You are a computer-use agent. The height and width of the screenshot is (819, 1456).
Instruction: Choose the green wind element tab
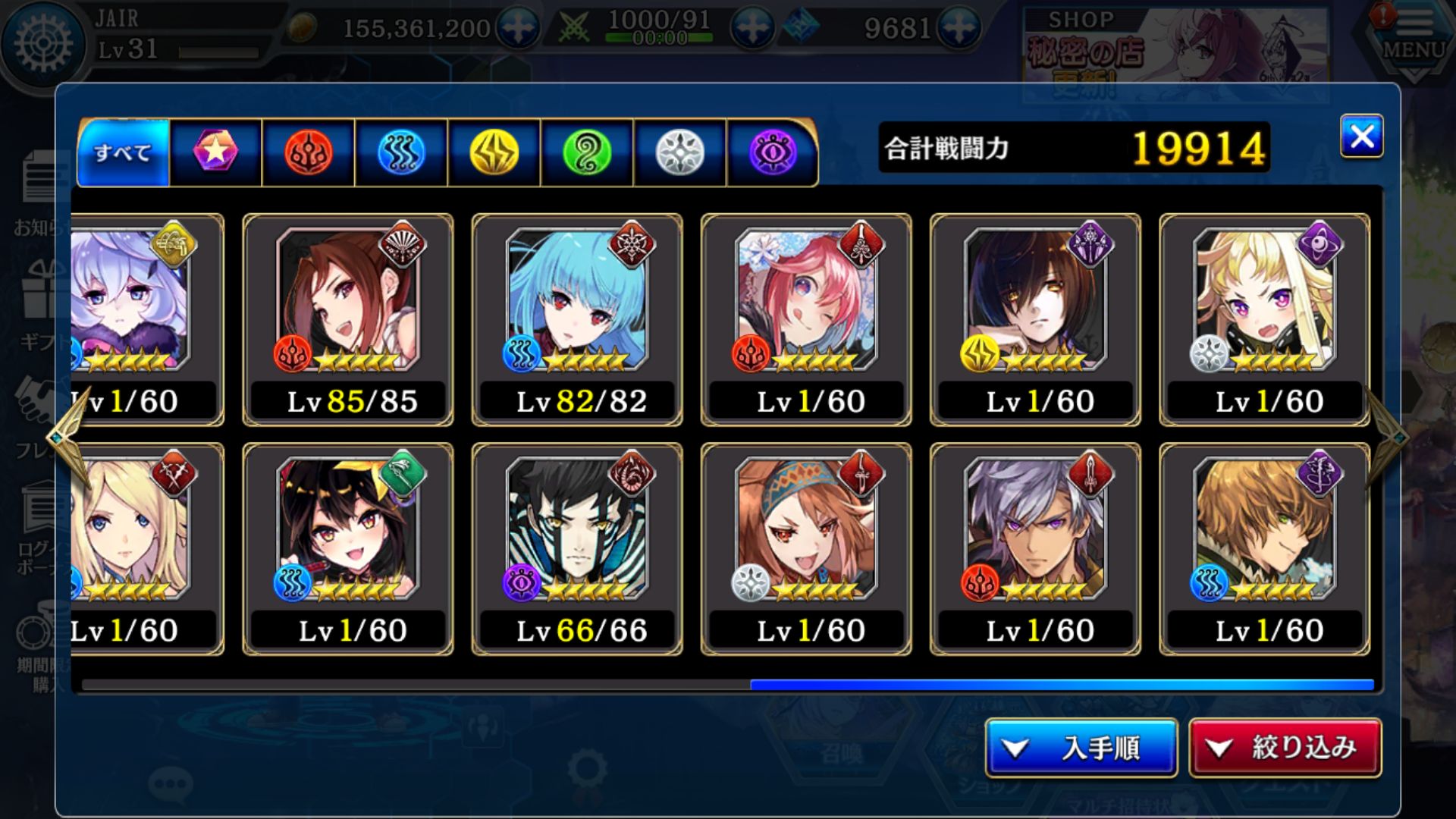click(587, 152)
